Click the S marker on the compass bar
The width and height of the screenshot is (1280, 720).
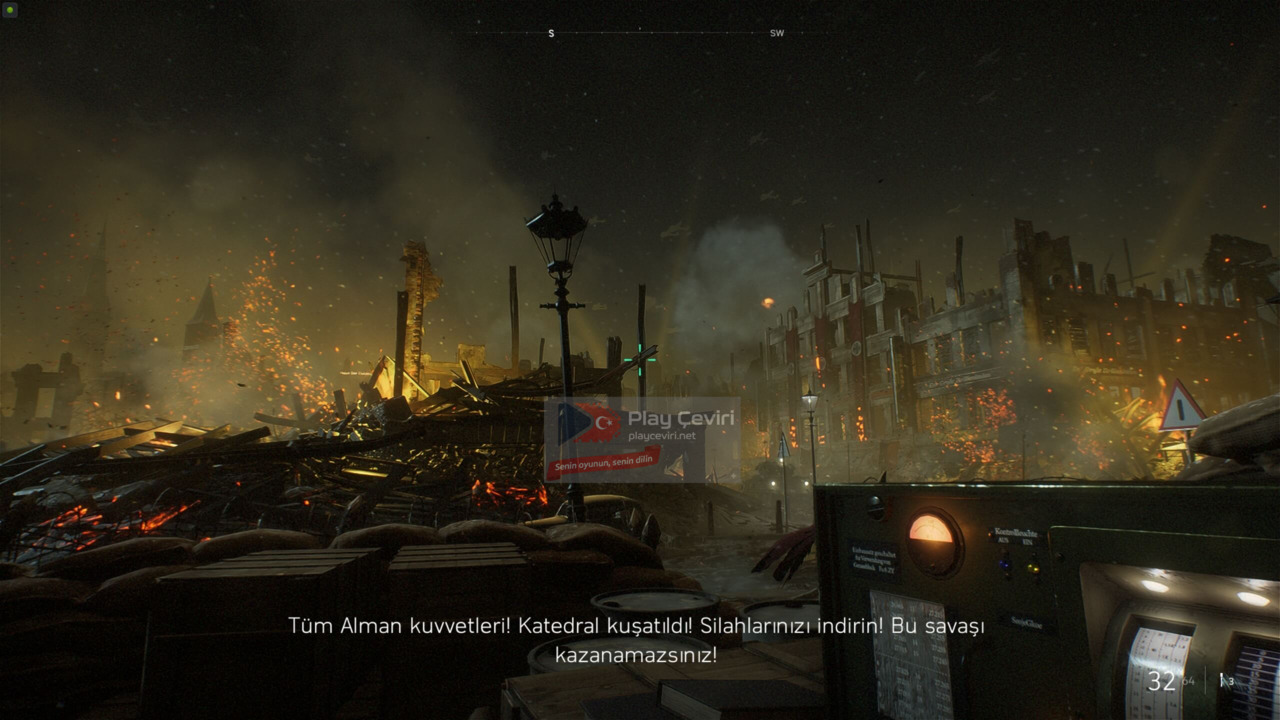click(549, 33)
